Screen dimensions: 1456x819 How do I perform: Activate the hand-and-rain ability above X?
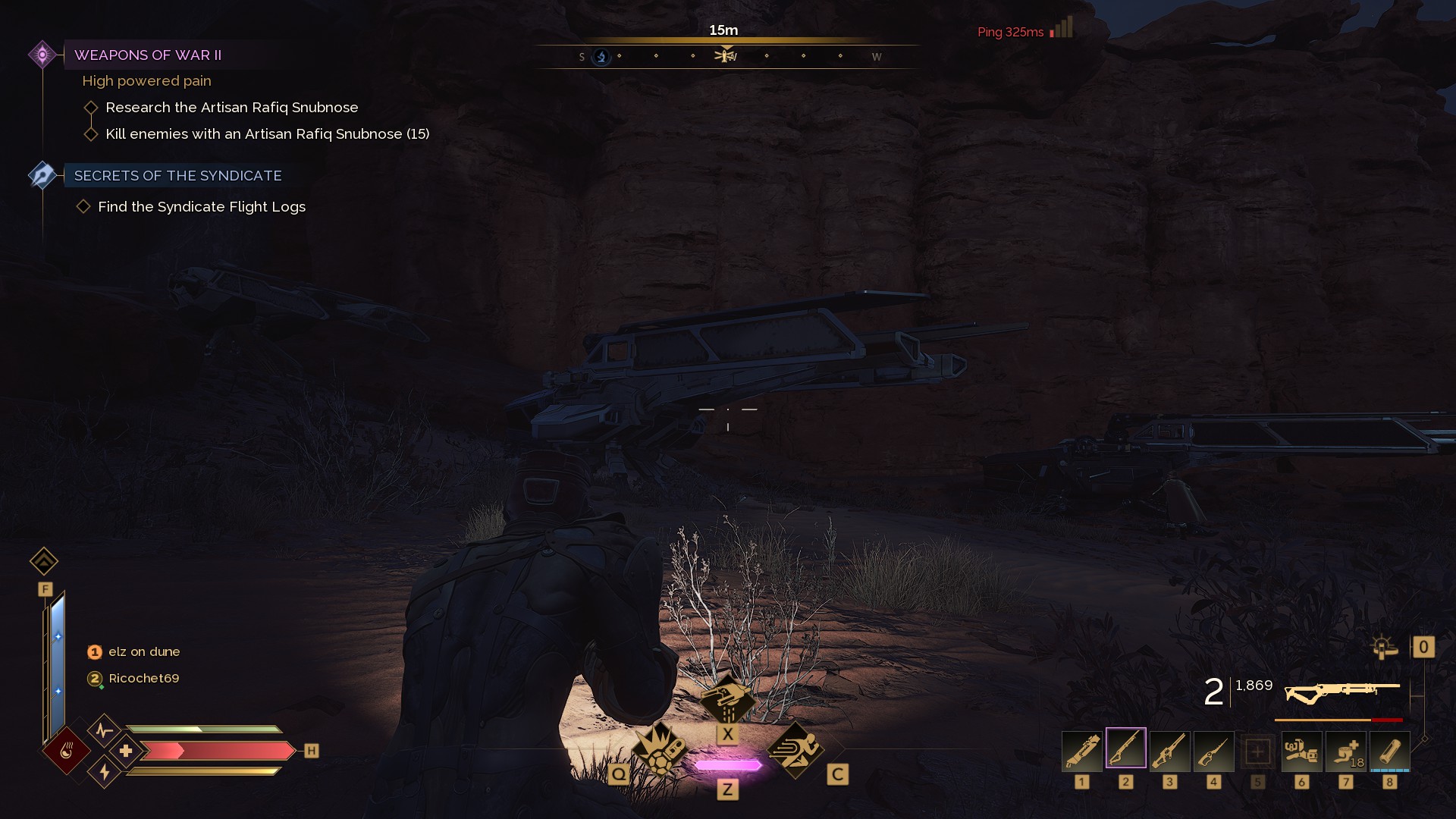(x=727, y=699)
